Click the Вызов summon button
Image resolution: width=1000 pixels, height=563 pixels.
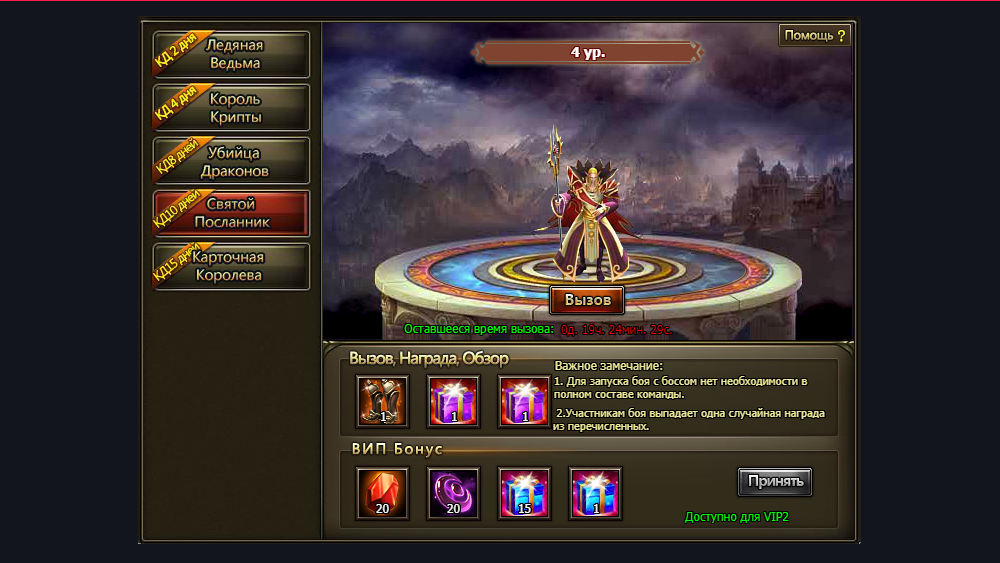pos(587,300)
